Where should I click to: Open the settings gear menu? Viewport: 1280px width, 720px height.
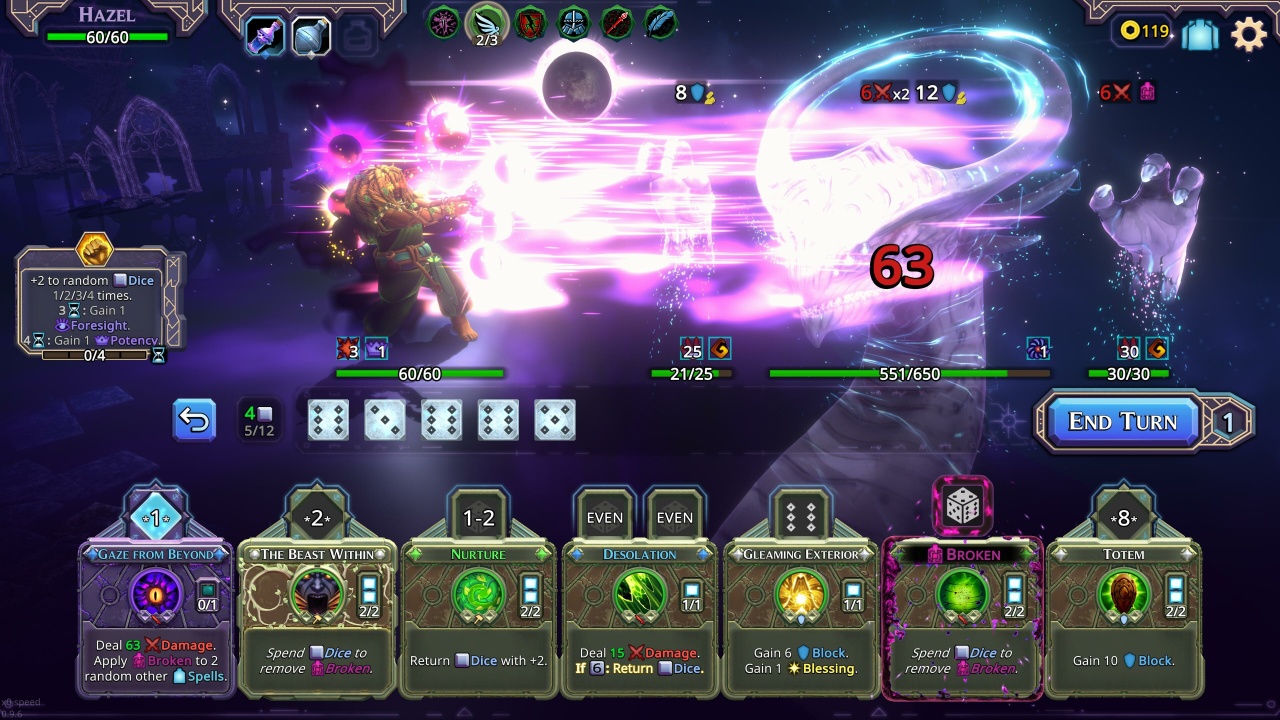click(x=1248, y=33)
